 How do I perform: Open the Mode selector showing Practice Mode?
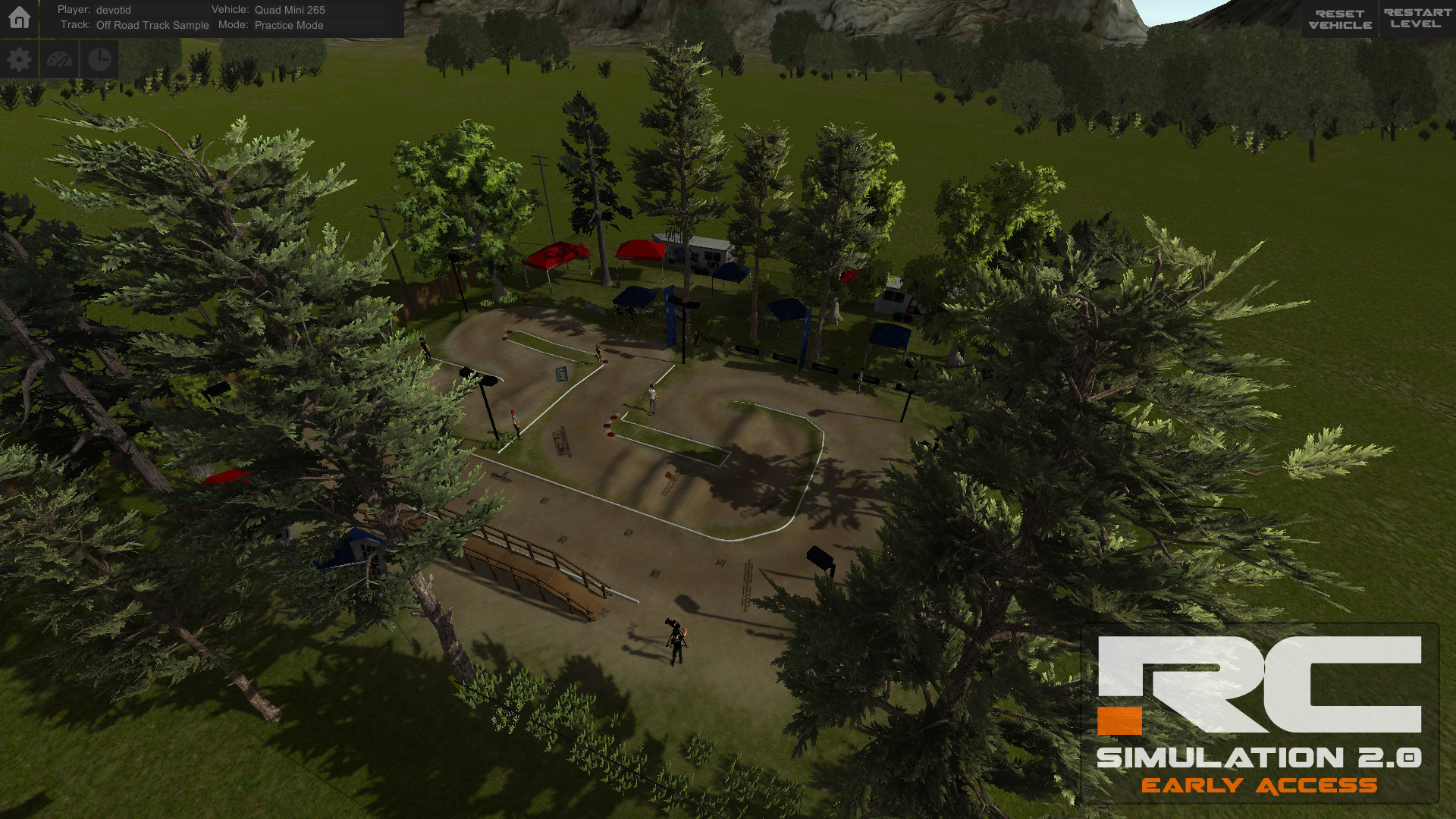(289, 25)
